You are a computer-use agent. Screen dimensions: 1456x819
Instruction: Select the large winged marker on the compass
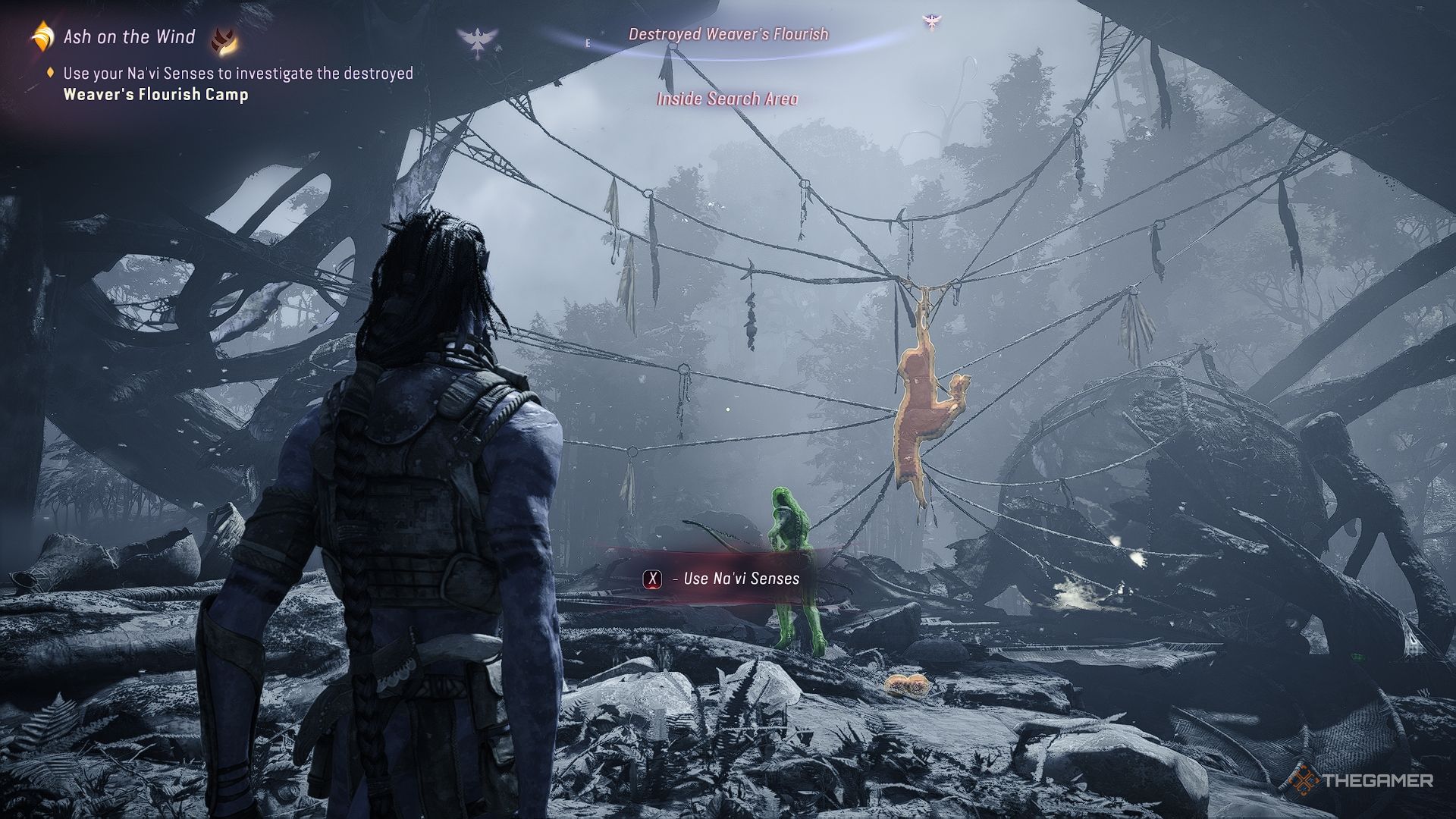tap(478, 42)
